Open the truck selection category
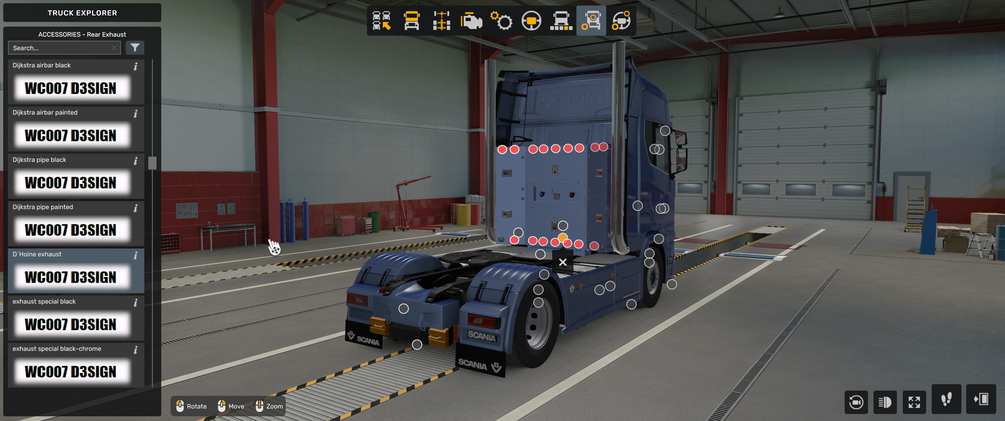 click(x=381, y=20)
